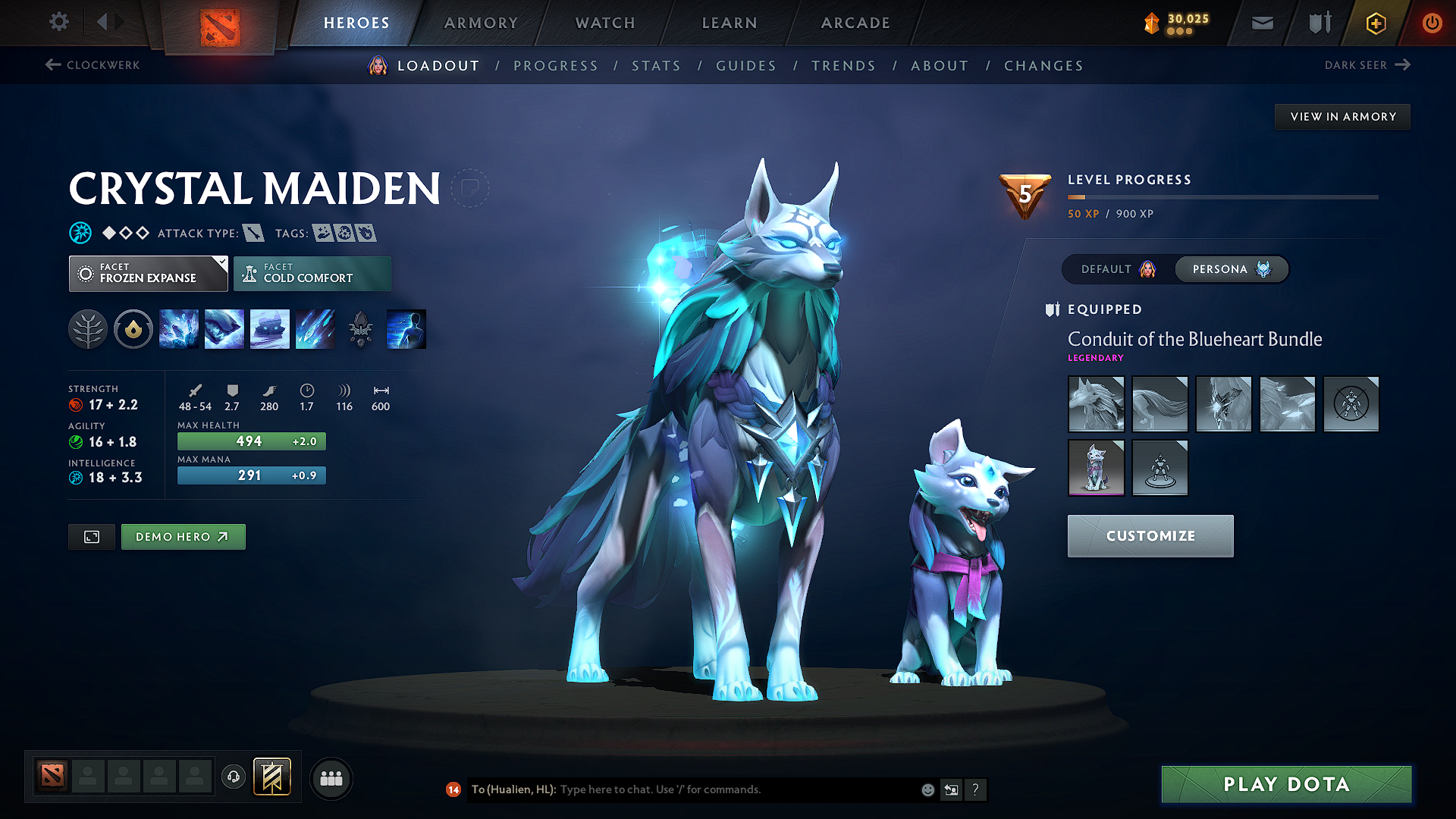Open the party group icon button

coord(331,779)
